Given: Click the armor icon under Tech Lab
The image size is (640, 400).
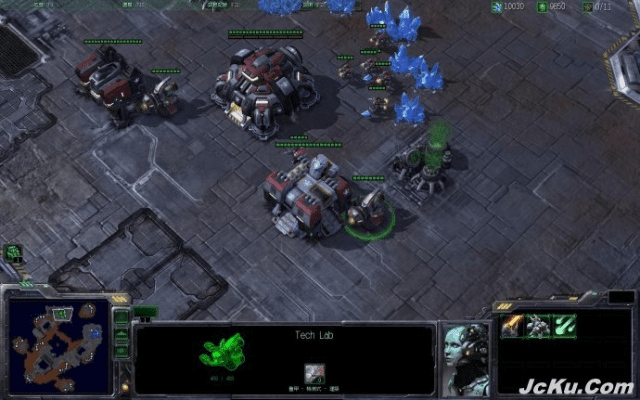Looking at the screenshot, I should pyautogui.click(x=313, y=373).
